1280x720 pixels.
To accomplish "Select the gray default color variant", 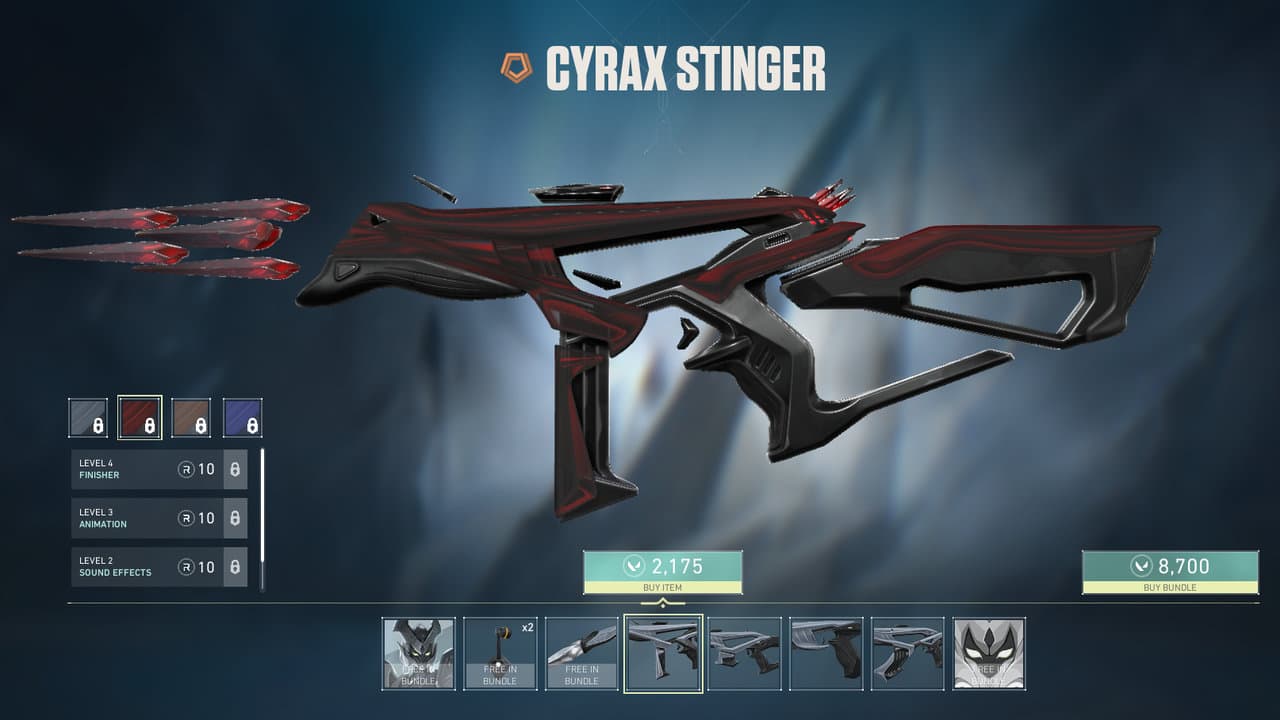I will coord(88,418).
